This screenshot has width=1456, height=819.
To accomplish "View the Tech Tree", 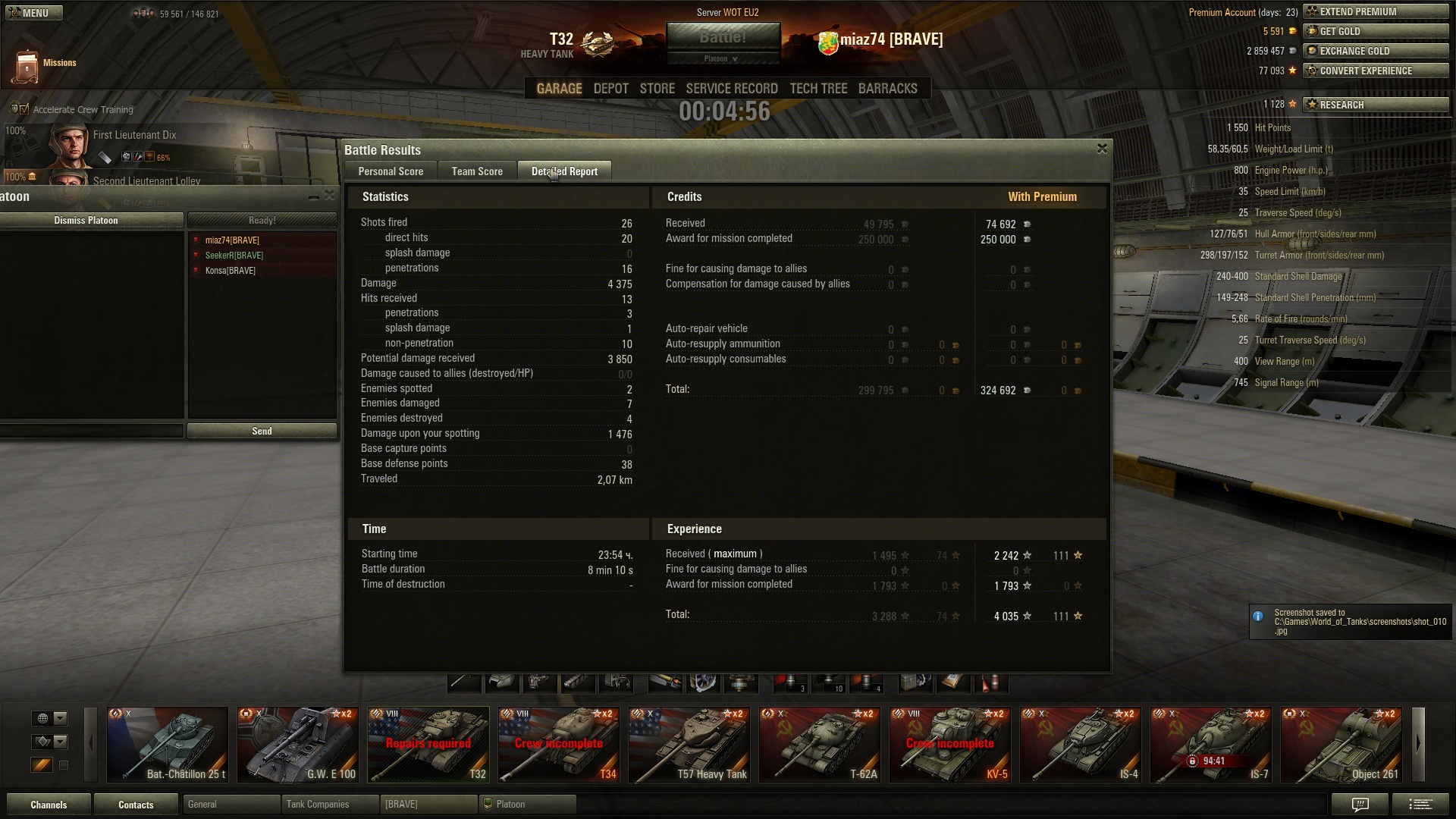I will (x=818, y=89).
